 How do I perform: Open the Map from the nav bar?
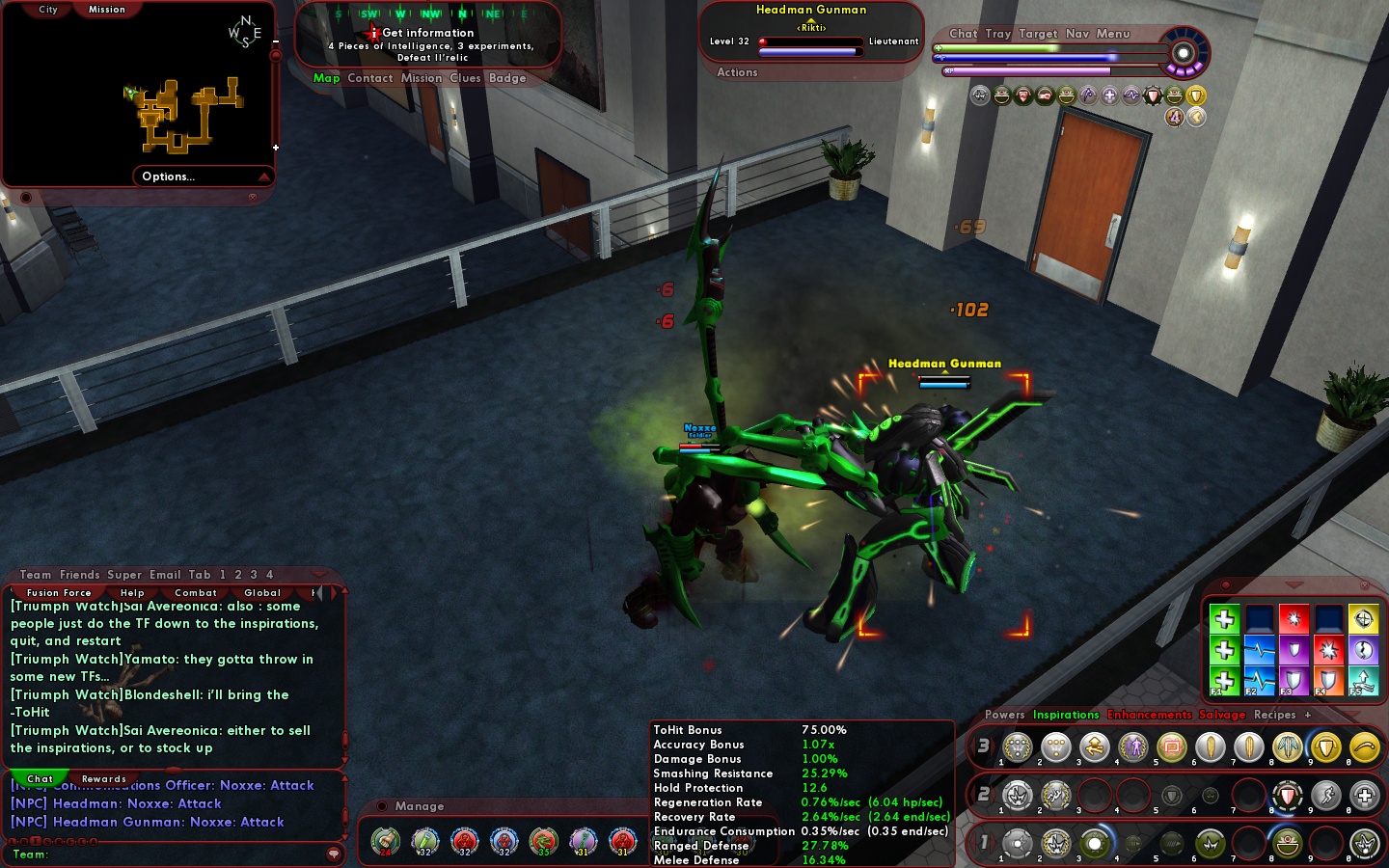(326, 78)
